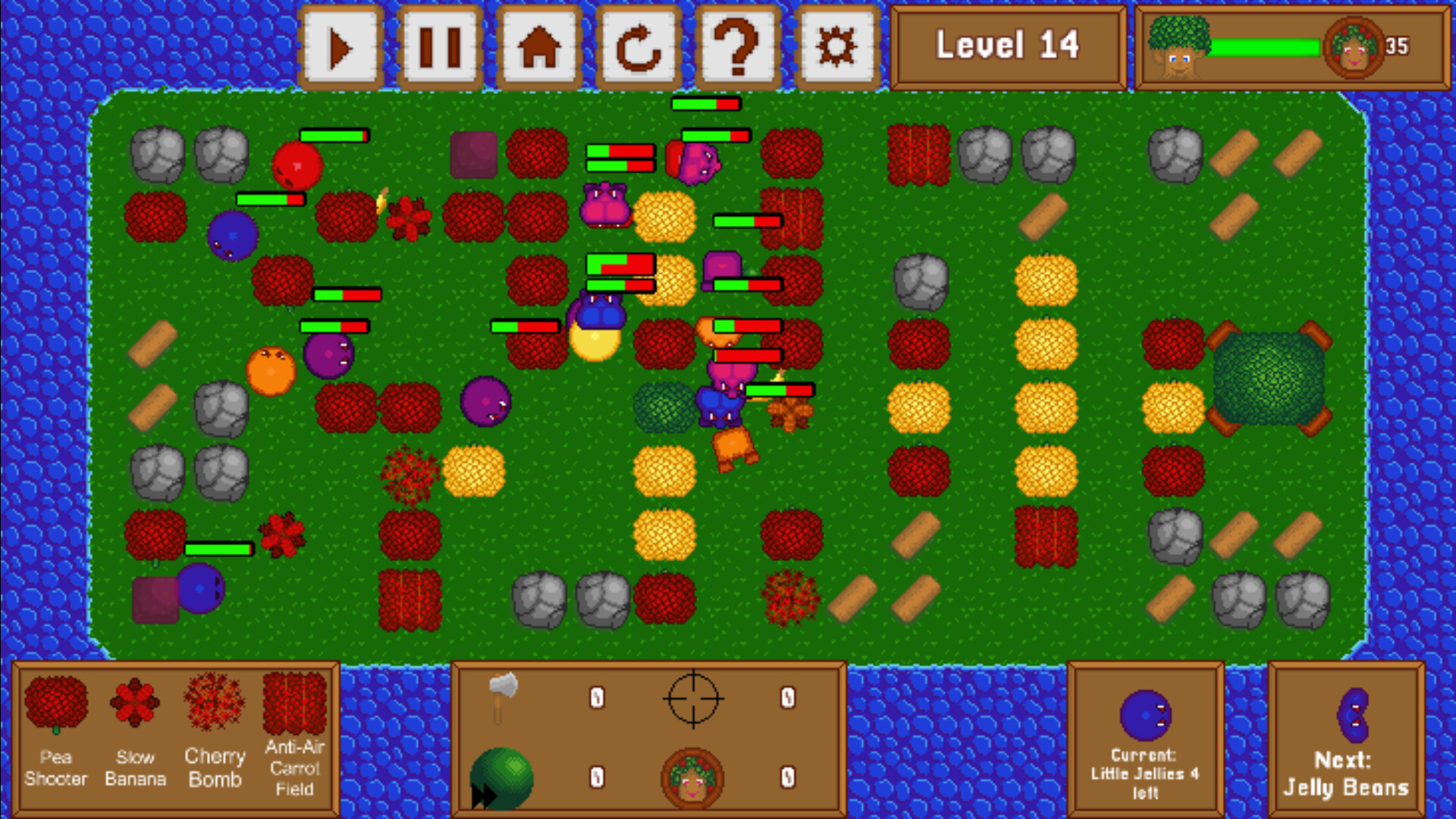Restart the current level
Screen dimensions: 1456x819
(x=638, y=45)
